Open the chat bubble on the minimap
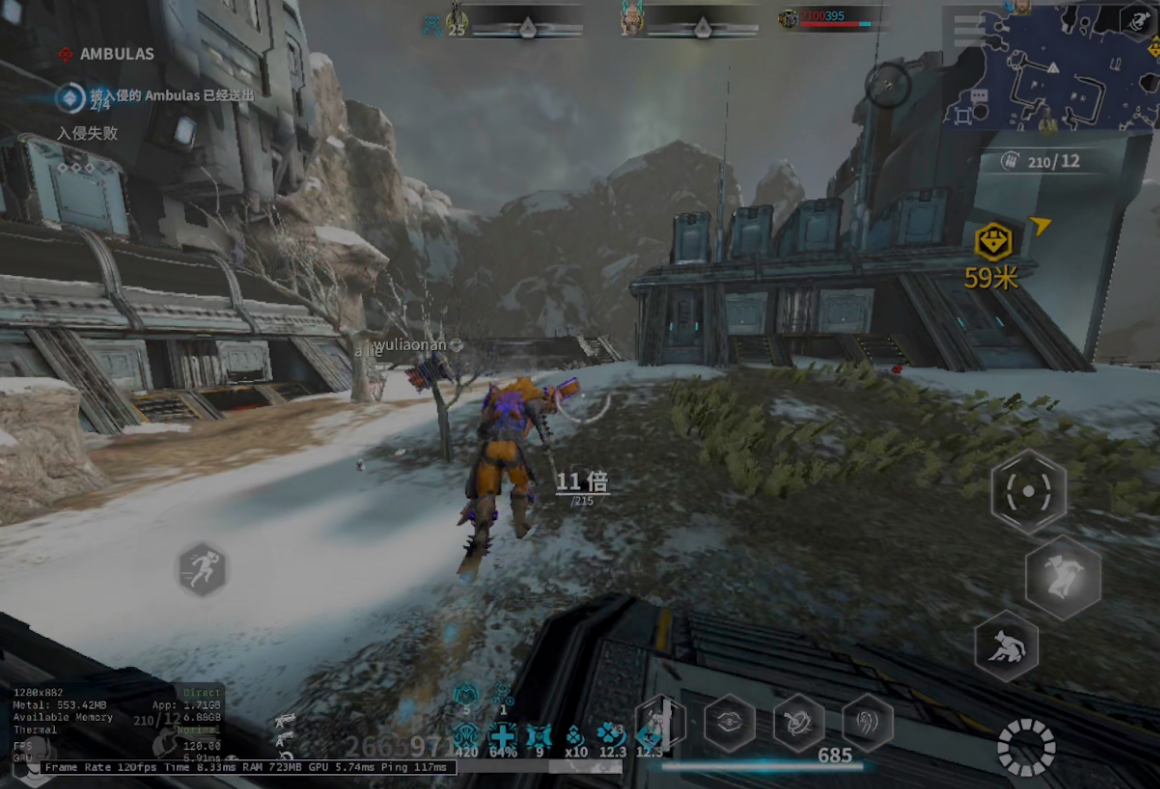The height and width of the screenshot is (789, 1160). pos(978,97)
